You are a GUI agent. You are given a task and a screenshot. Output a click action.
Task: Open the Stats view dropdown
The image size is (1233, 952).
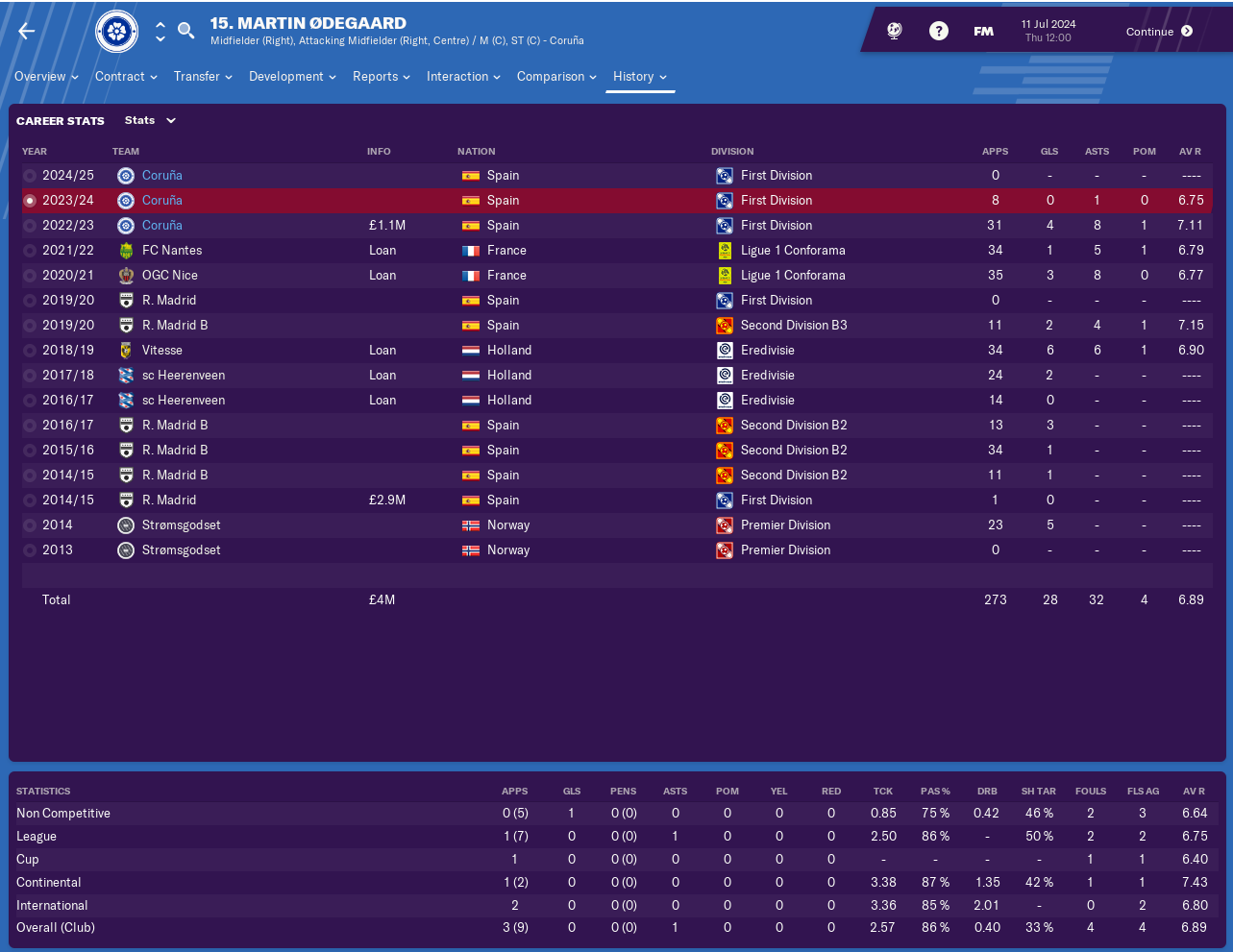coord(151,121)
